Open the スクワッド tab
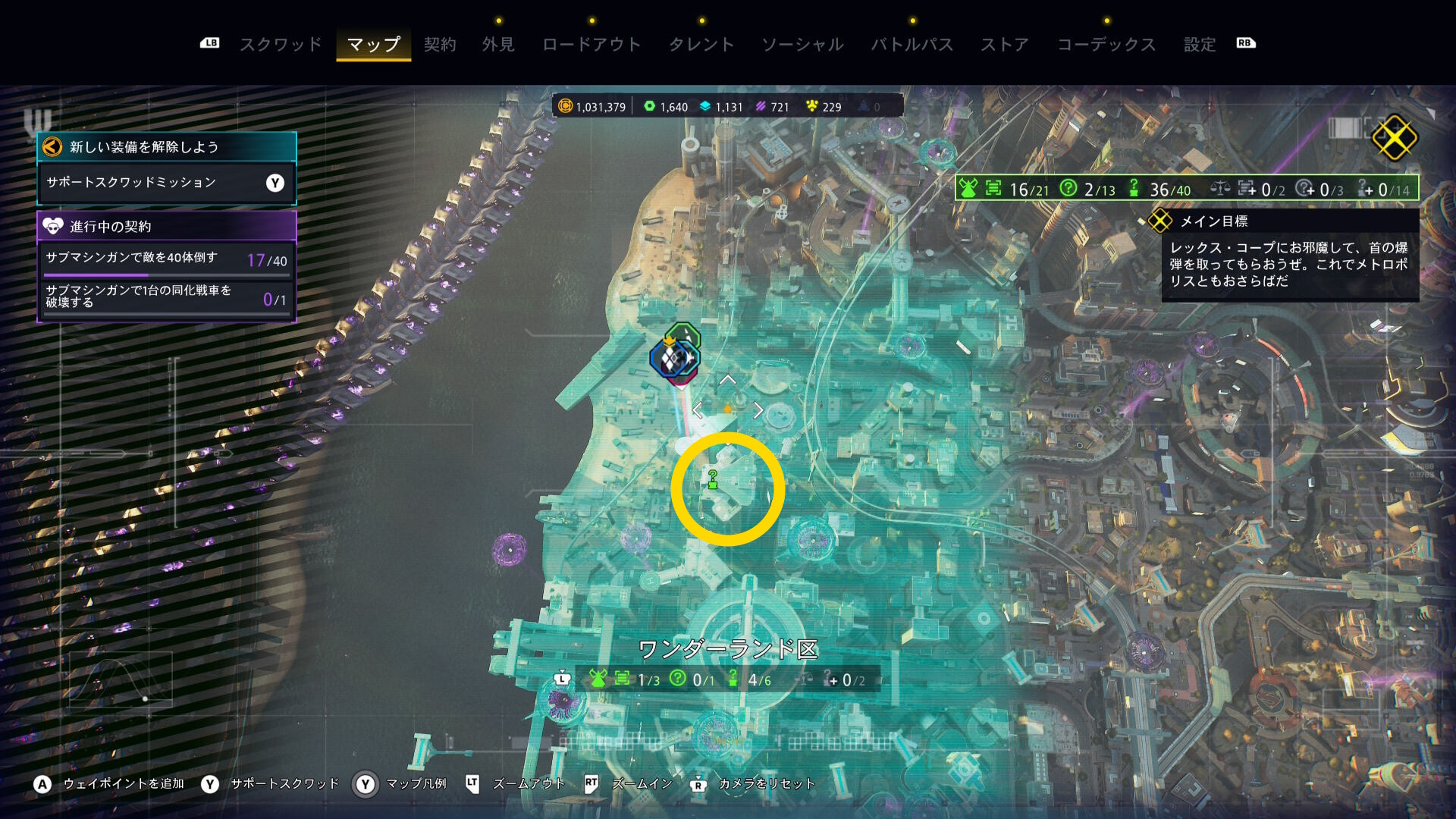This screenshot has height=819, width=1456. click(281, 45)
